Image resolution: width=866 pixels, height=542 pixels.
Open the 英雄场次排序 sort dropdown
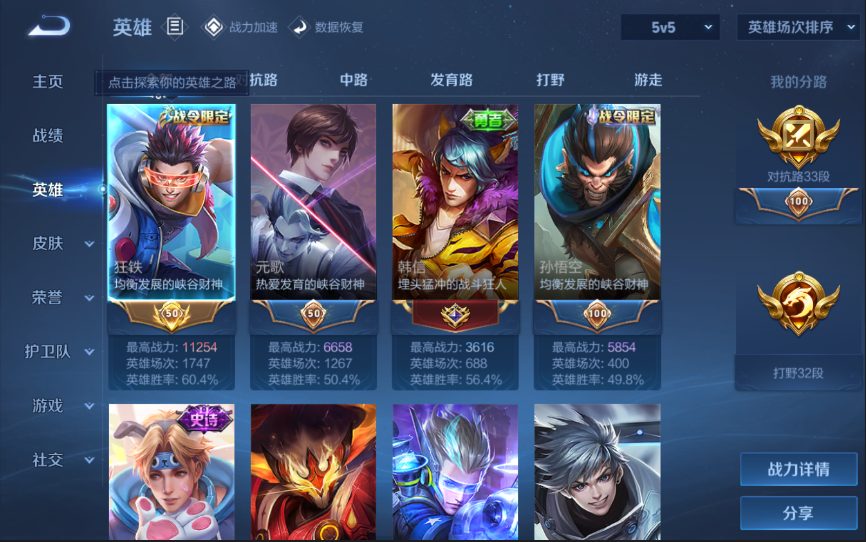pyautogui.click(x=798, y=27)
